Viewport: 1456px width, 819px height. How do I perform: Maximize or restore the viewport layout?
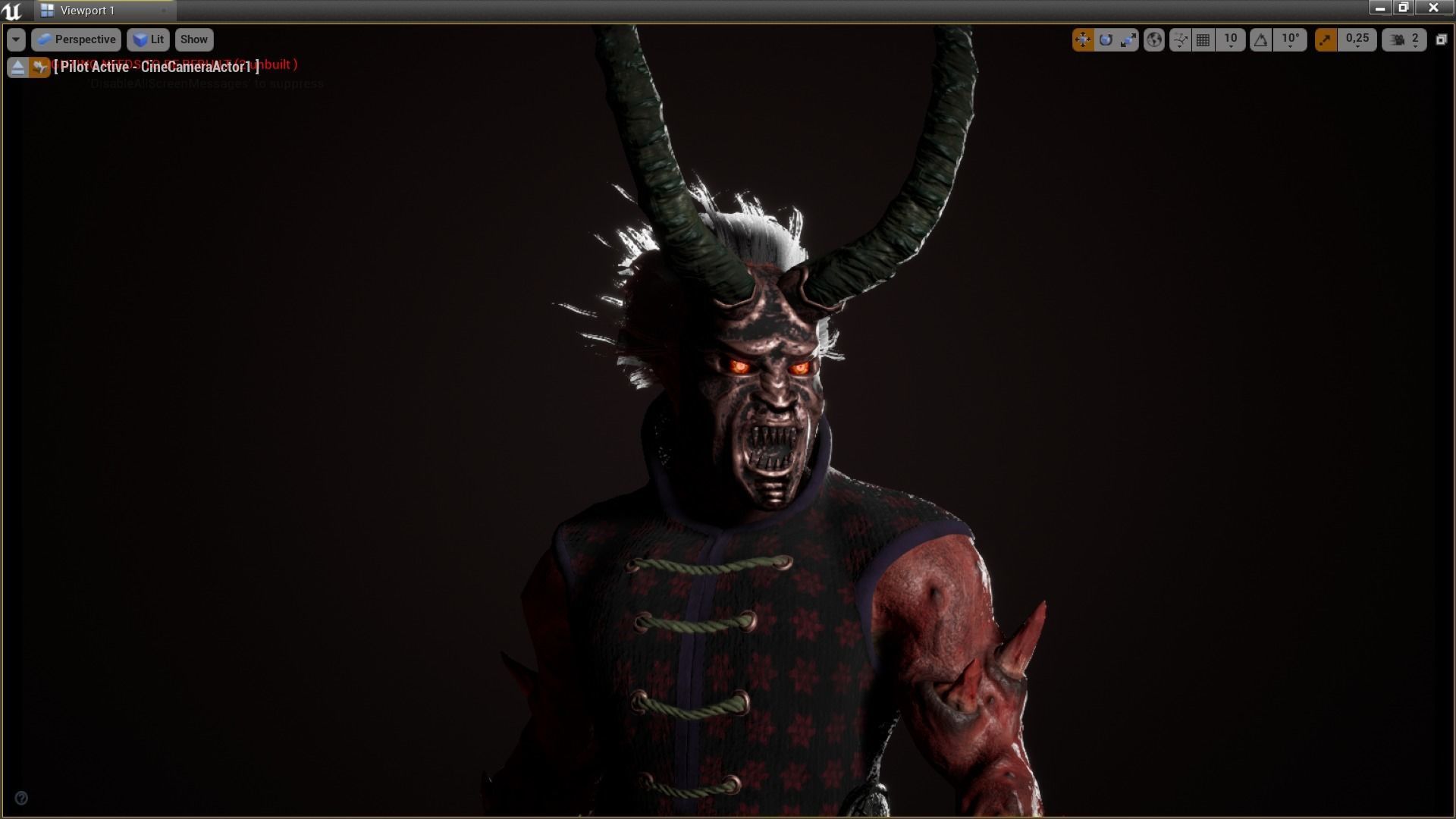[1442, 39]
